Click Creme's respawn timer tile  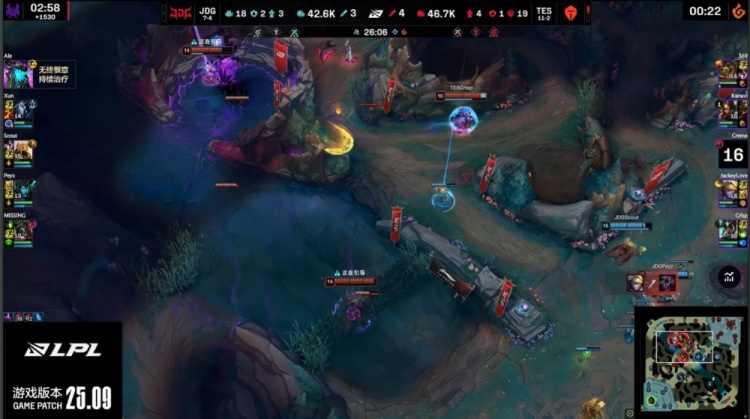733,154
